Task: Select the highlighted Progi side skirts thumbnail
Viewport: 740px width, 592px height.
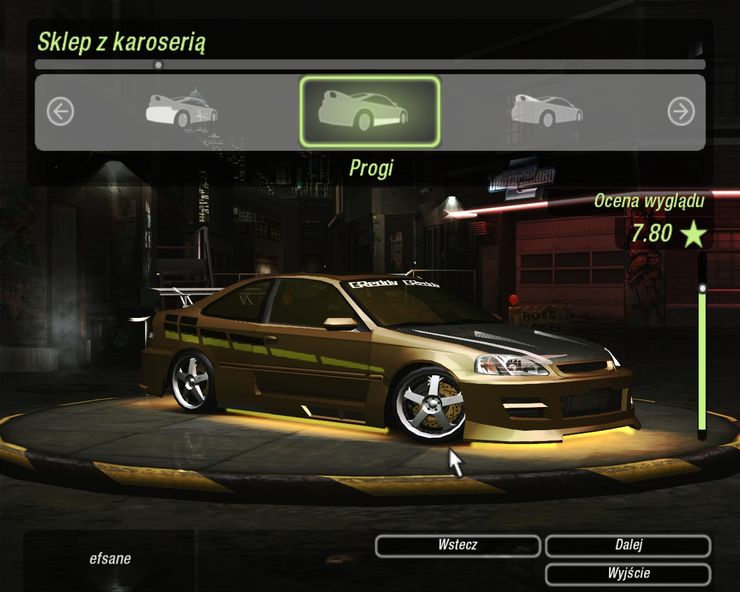Action: pyautogui.click(x=370, y=111)
